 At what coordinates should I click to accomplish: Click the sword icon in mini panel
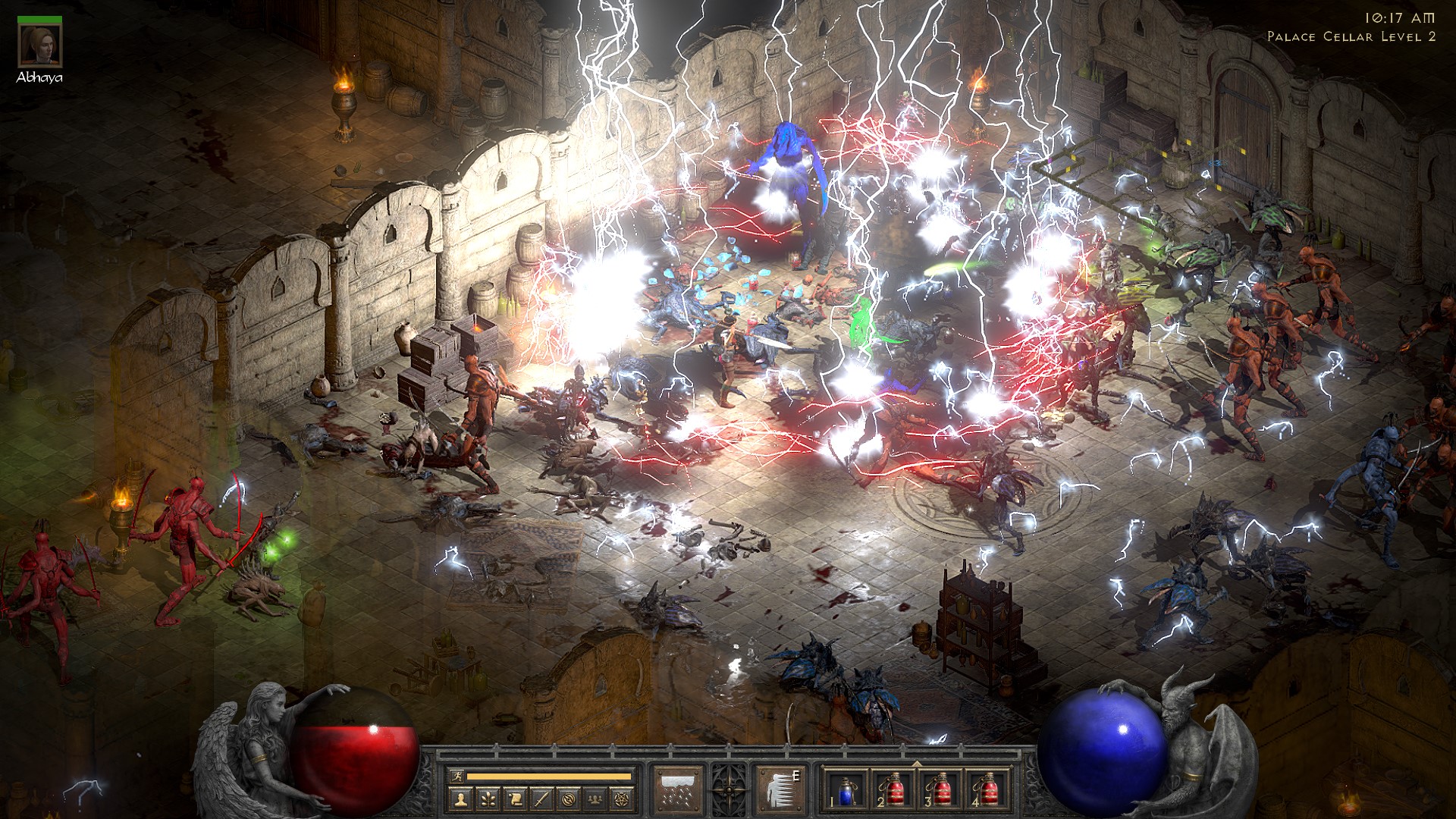coord(541,799)
